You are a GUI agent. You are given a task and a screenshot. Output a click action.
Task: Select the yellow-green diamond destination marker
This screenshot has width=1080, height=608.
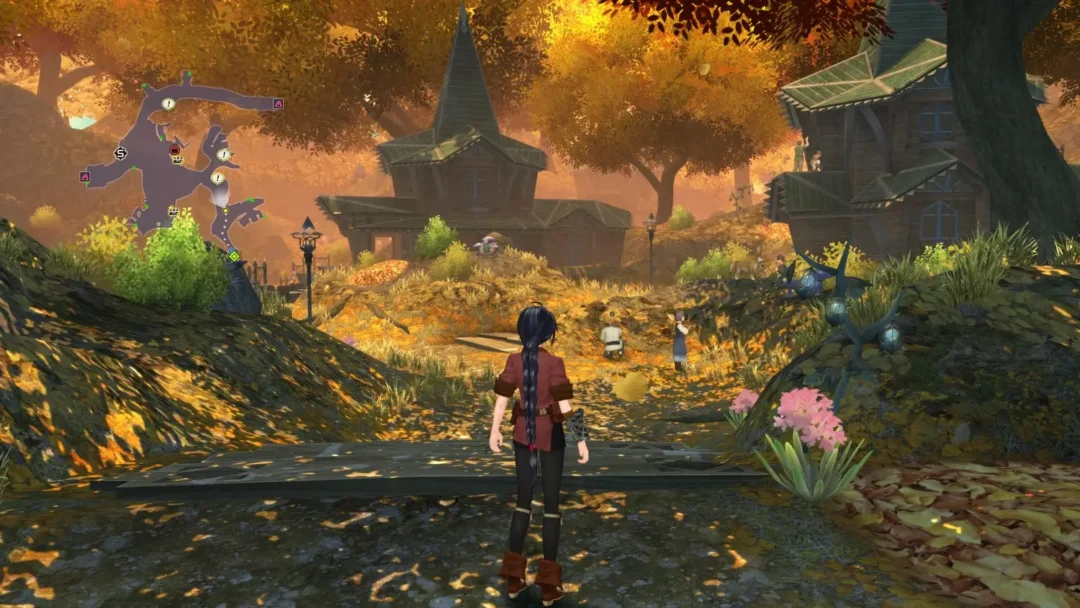click(234, 256)
